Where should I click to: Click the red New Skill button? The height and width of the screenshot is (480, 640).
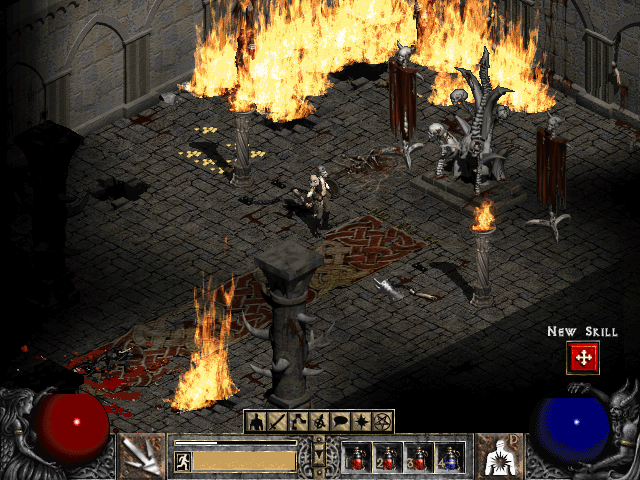point(582,356)
